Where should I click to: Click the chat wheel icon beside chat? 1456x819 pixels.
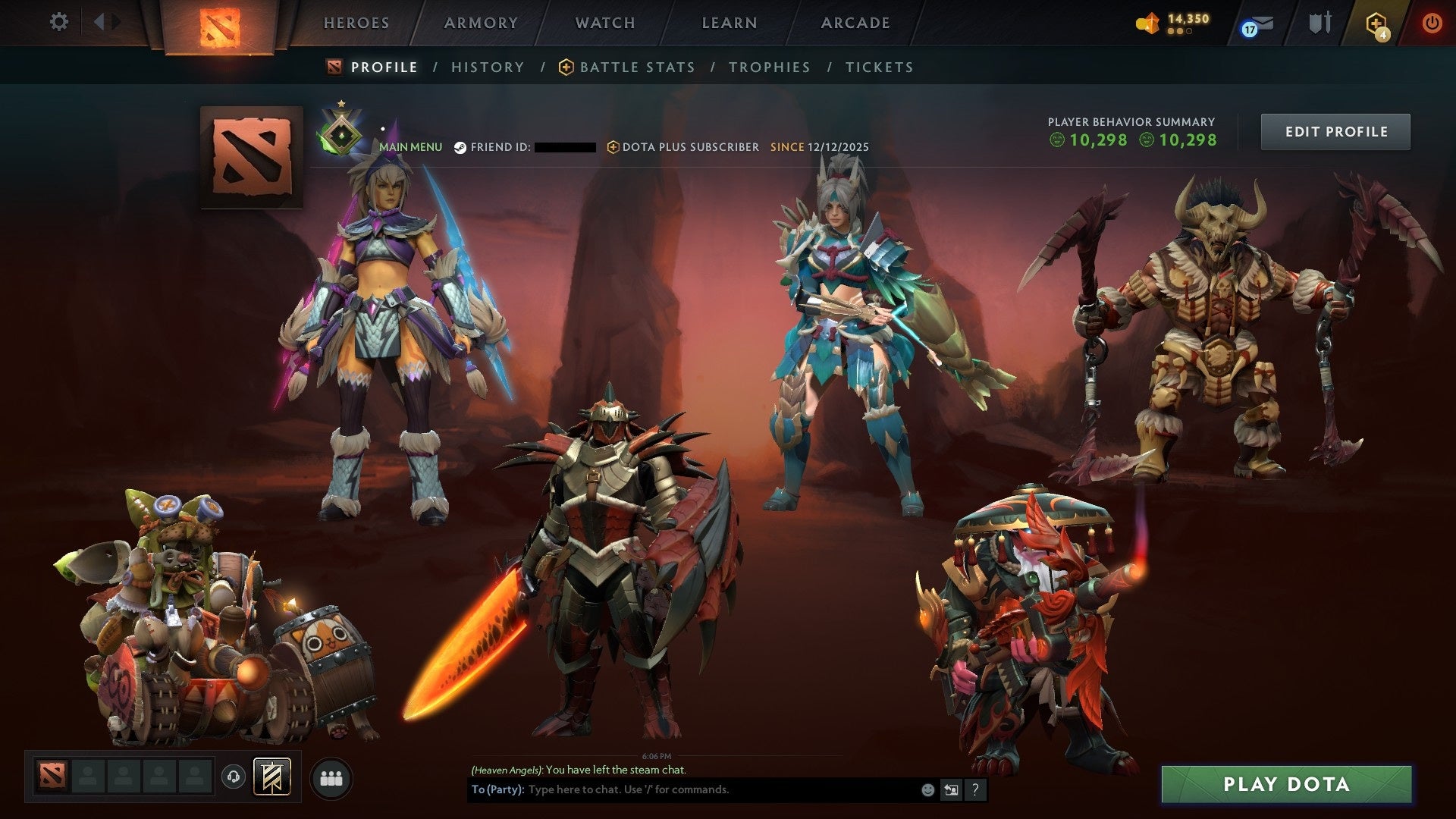[950, 789]
